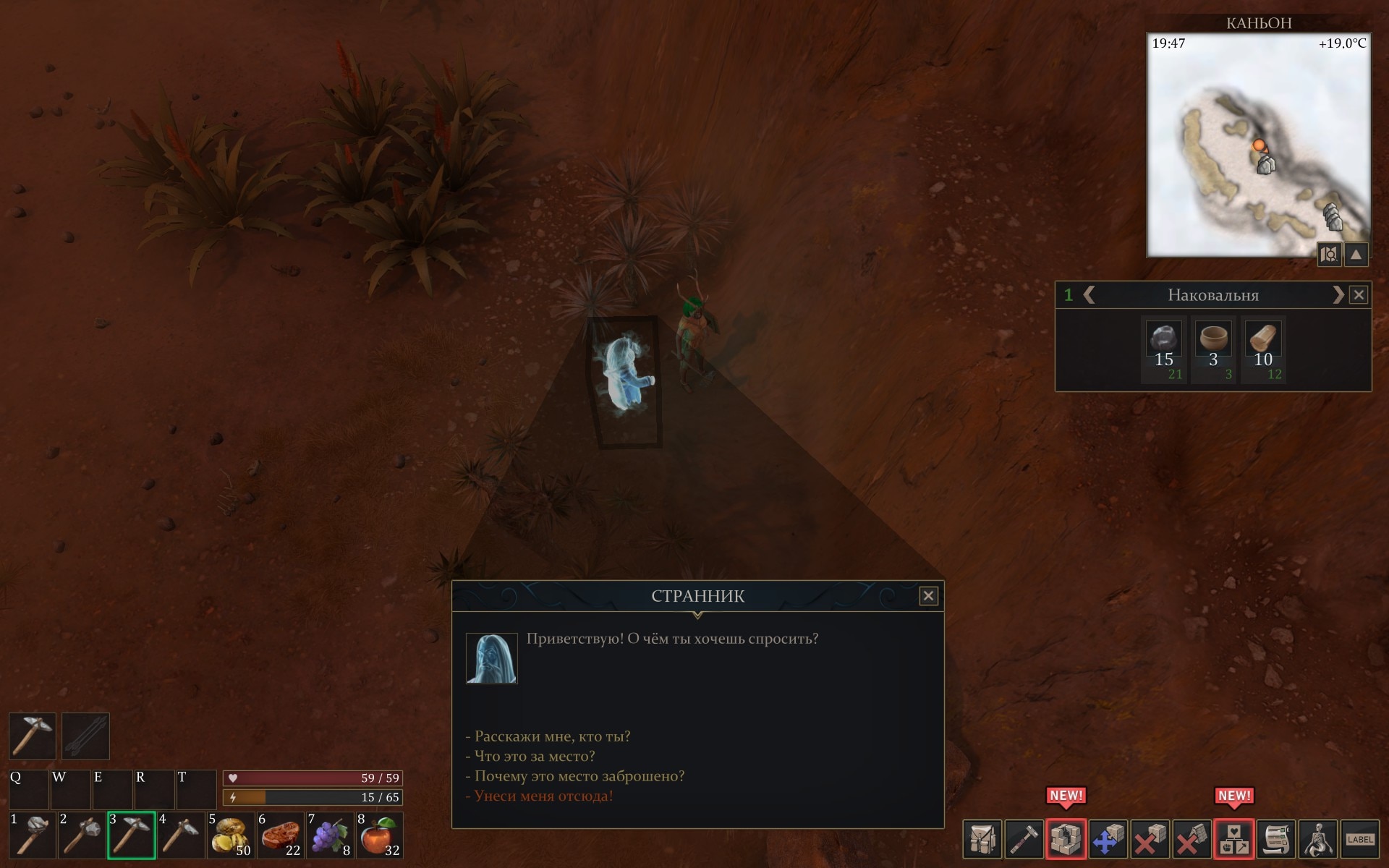Select 'Почему это место заброшено?' option
Screen dimensions: 1389x868
[x=579, y=776]
